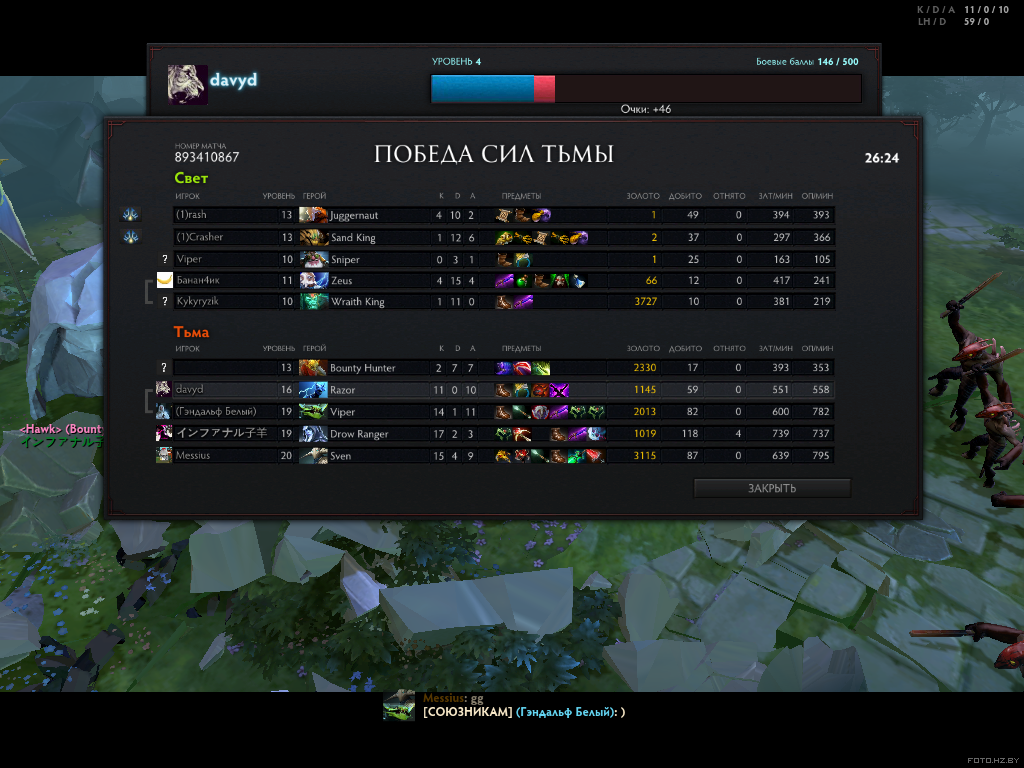Click the Razor hero portrait

tap(314, 390)
